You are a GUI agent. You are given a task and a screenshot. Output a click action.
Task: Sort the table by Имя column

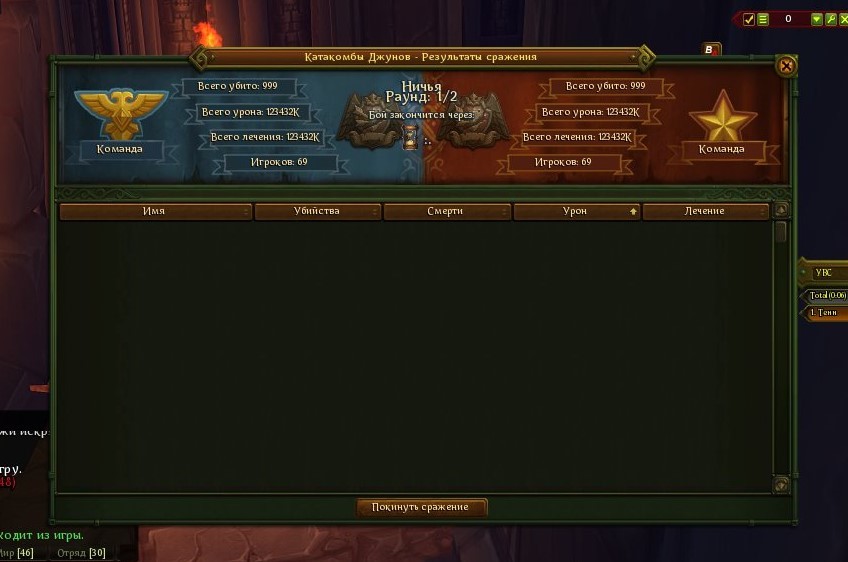point(154,211)
